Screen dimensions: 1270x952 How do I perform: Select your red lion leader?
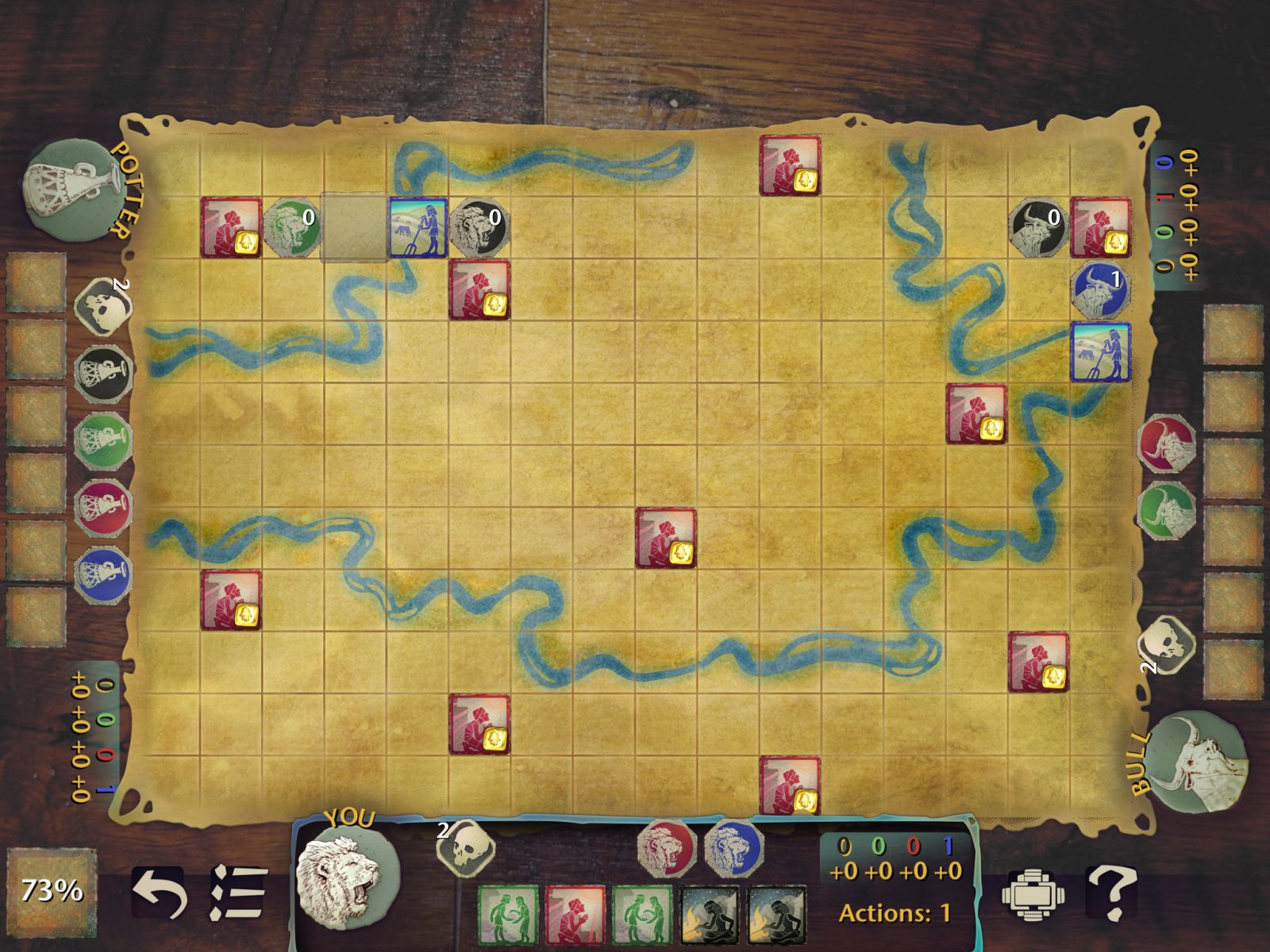(668, 848)
